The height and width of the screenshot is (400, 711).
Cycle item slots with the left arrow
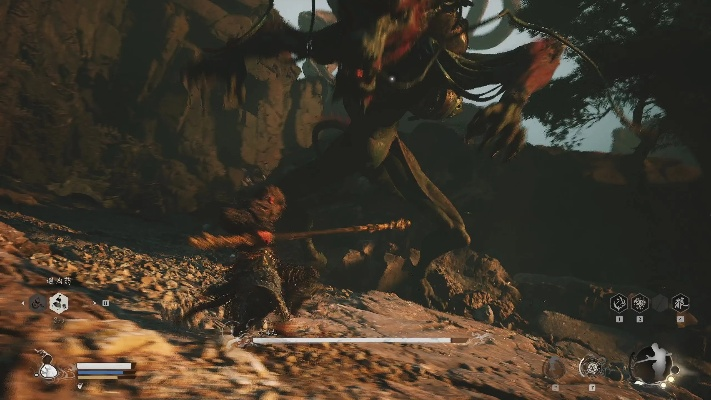(23, 302)
